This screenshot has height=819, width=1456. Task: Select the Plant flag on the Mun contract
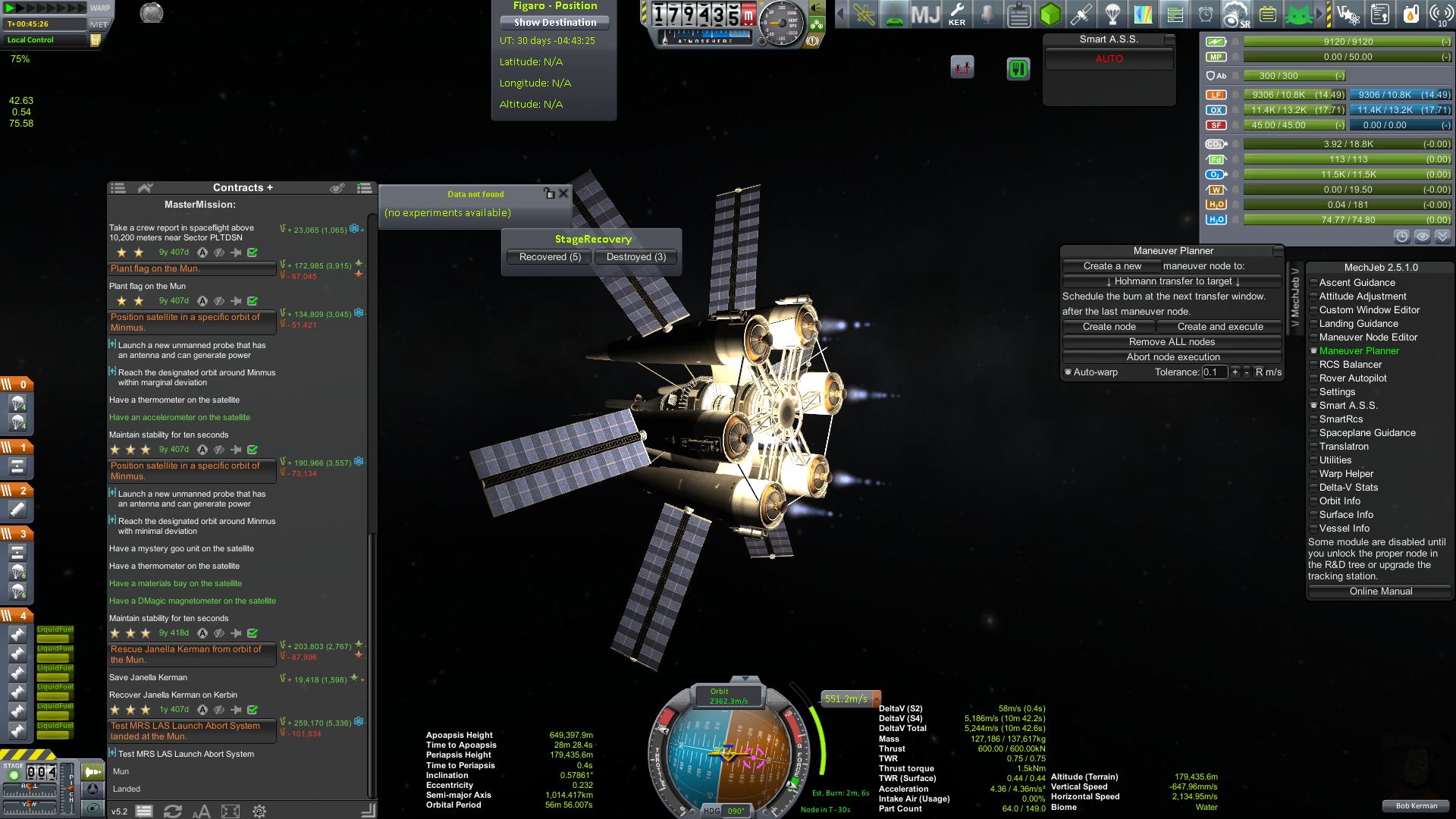(x=192, y=268)
